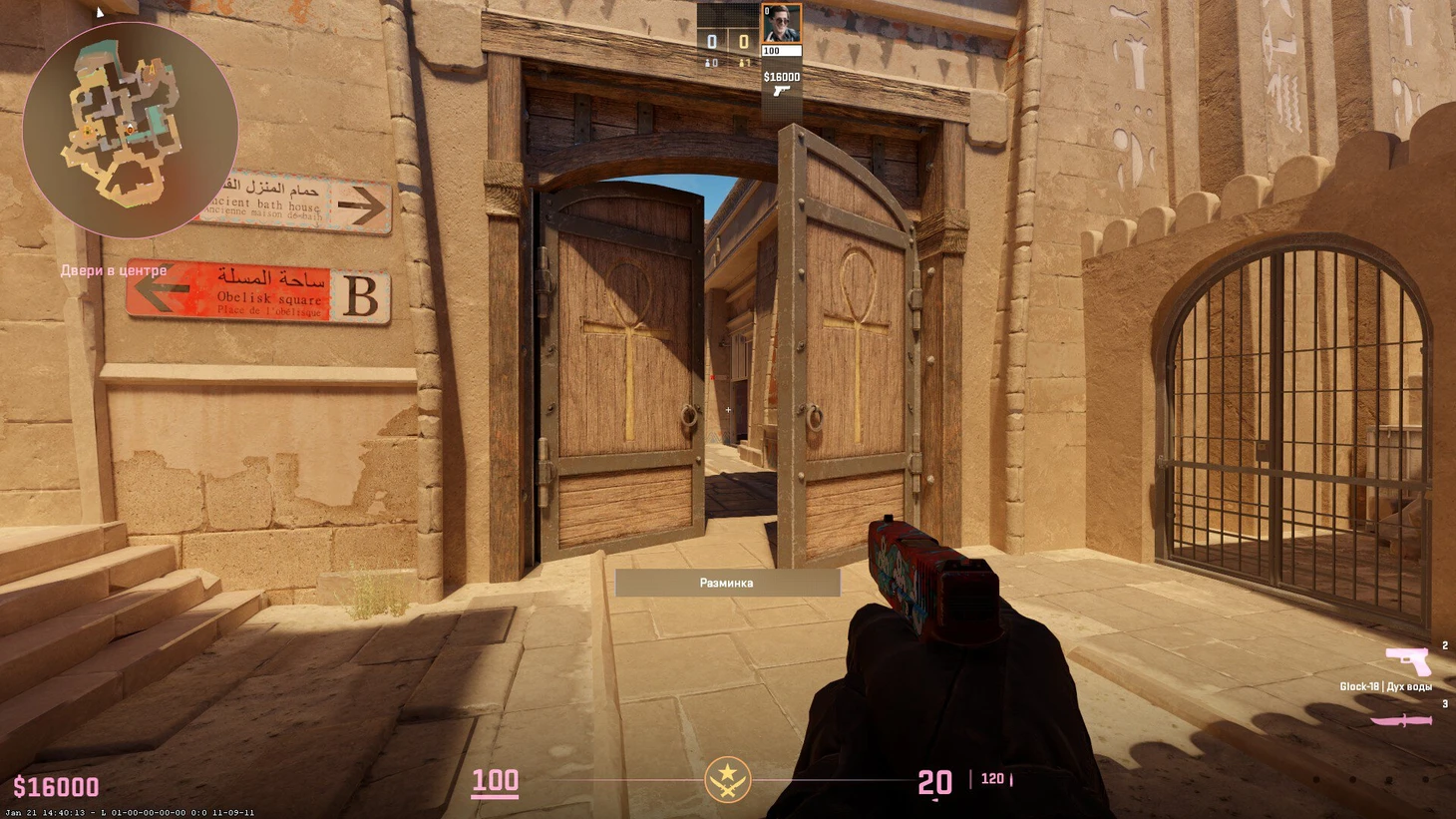The height and width of the screenshot is (819, 1456).
Task: Click the team emblem star badge
Action: coord(728,779)
